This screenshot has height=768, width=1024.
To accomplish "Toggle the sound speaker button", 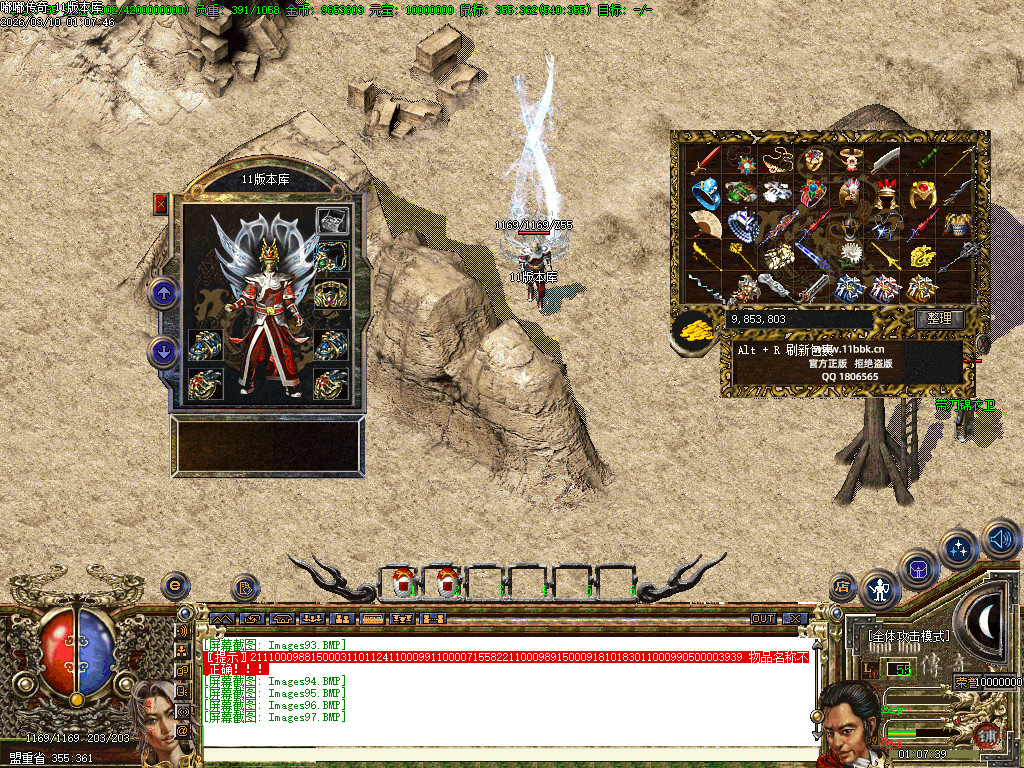I will [x=1000, y=540].
